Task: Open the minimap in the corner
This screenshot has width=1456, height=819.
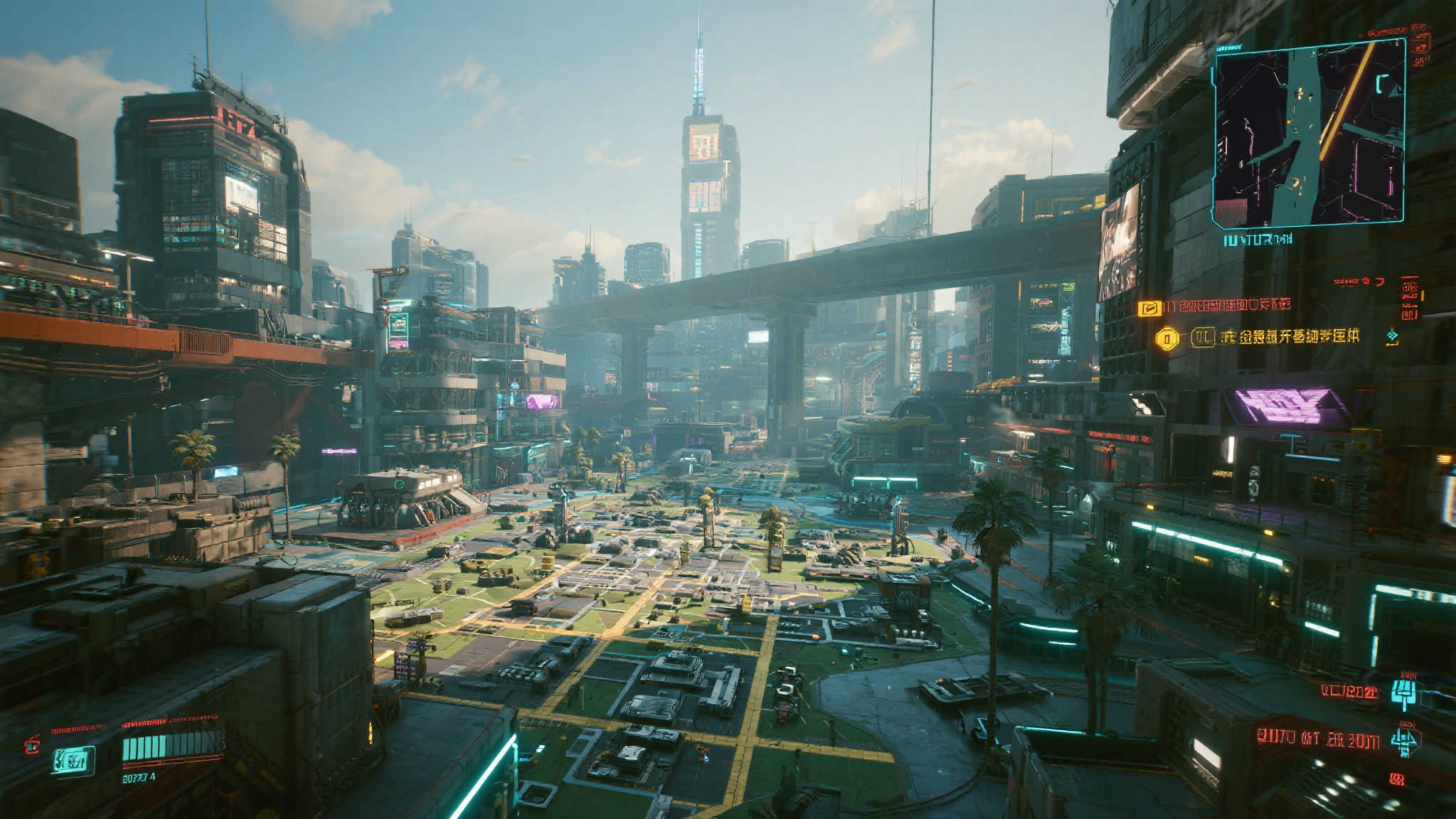Action: 1309,133
